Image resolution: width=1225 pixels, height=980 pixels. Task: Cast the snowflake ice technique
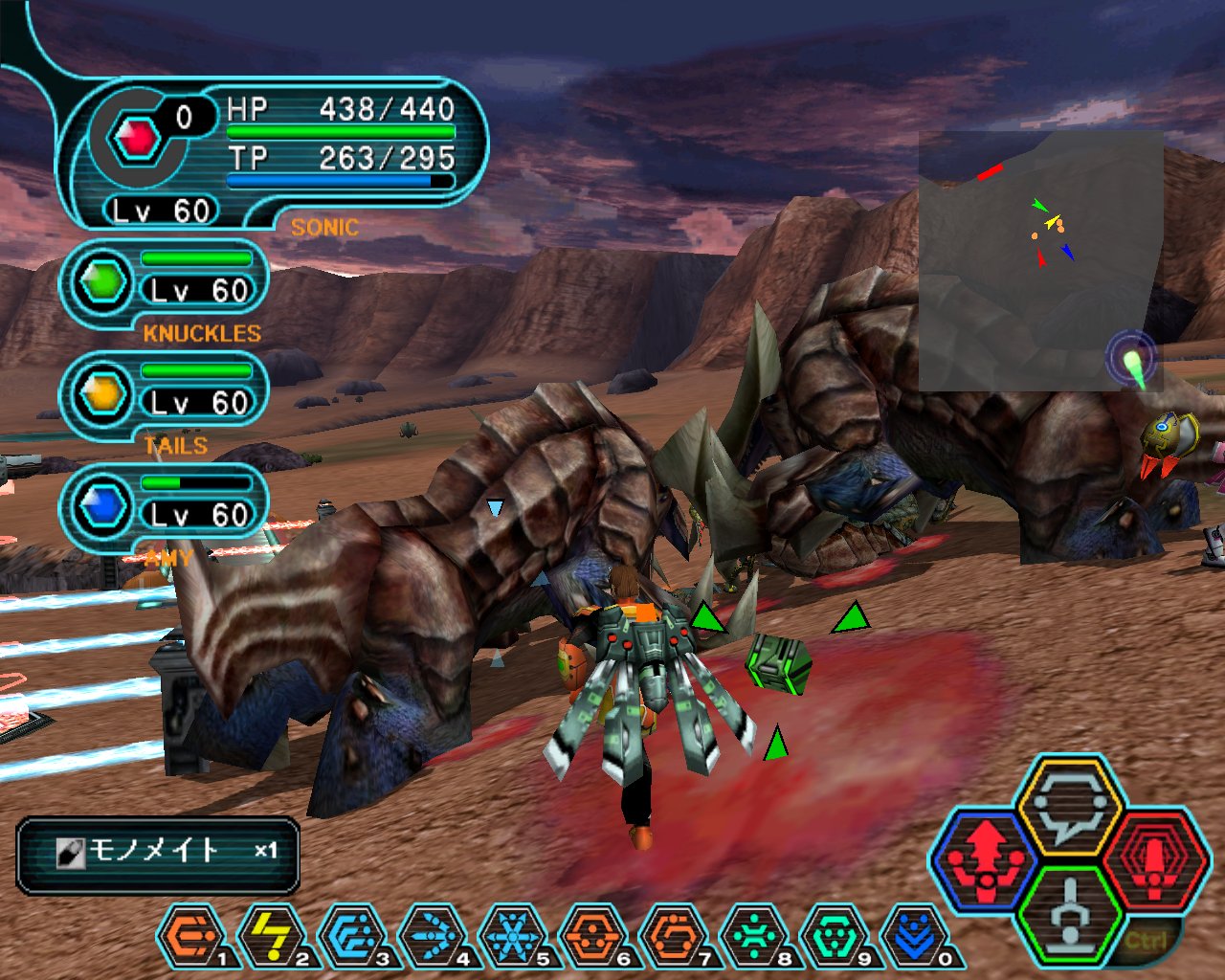click(513, 937)
